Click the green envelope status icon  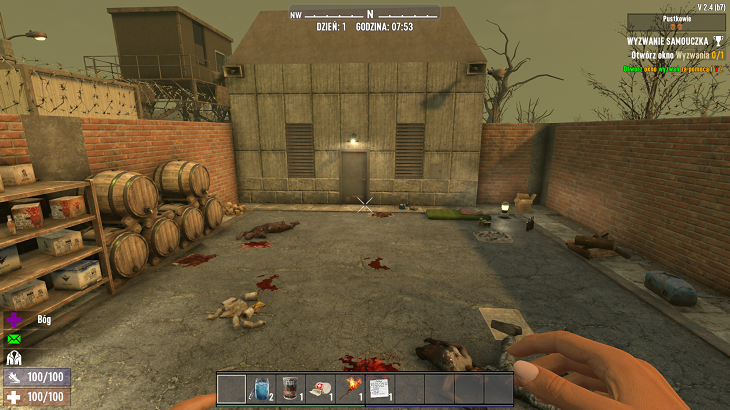(x=15, y=339)
